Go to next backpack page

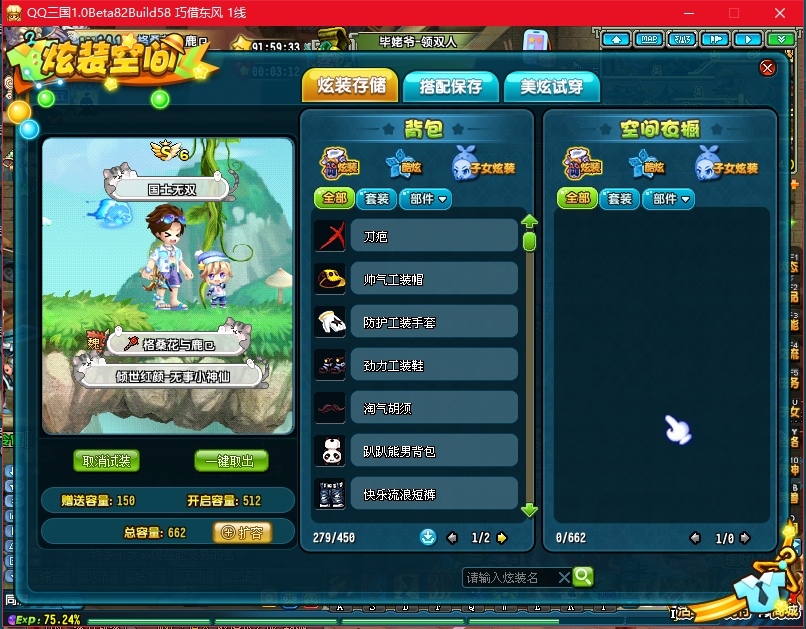(502, 538)
